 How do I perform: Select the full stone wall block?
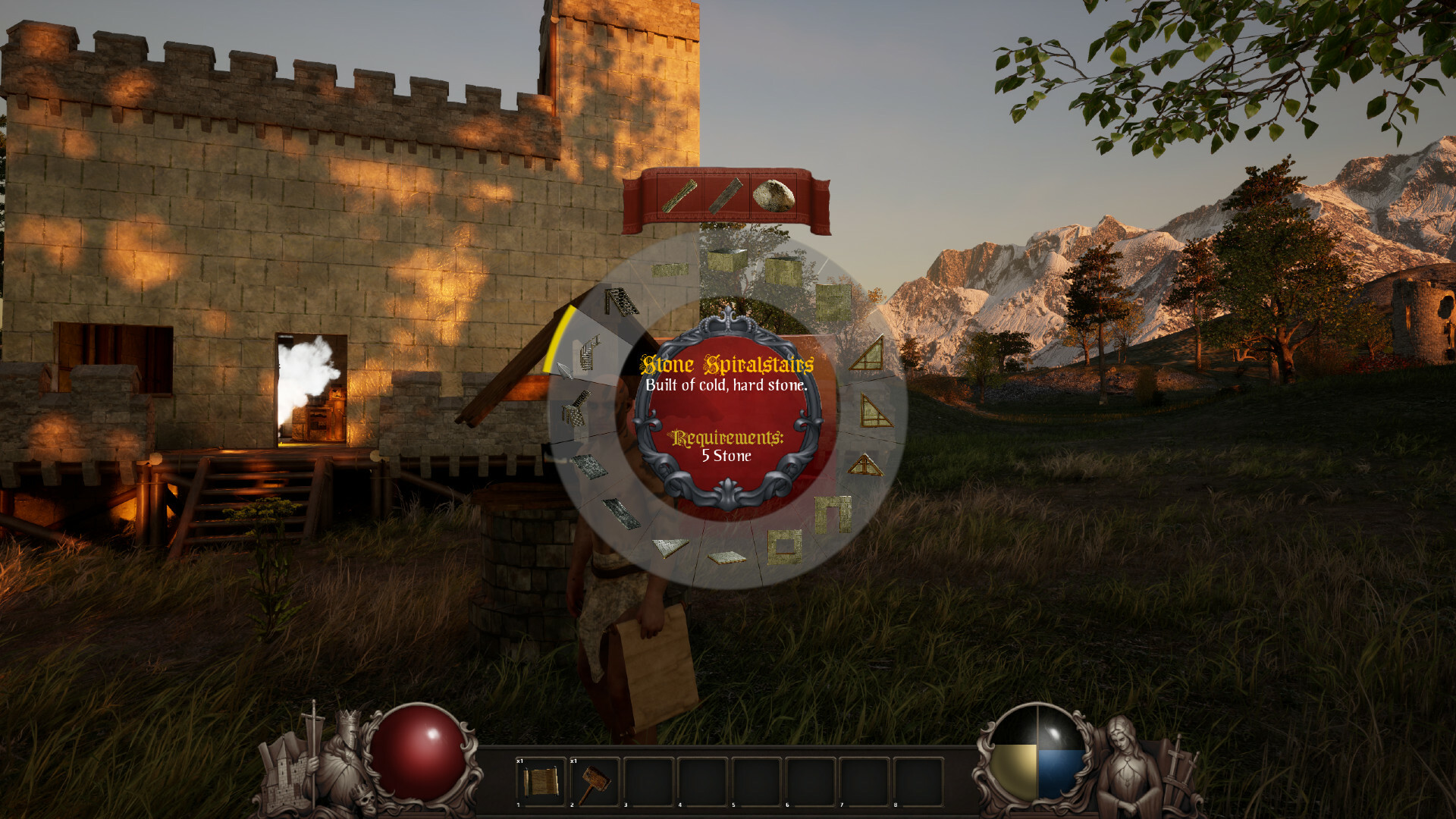[x=833, y=298]
